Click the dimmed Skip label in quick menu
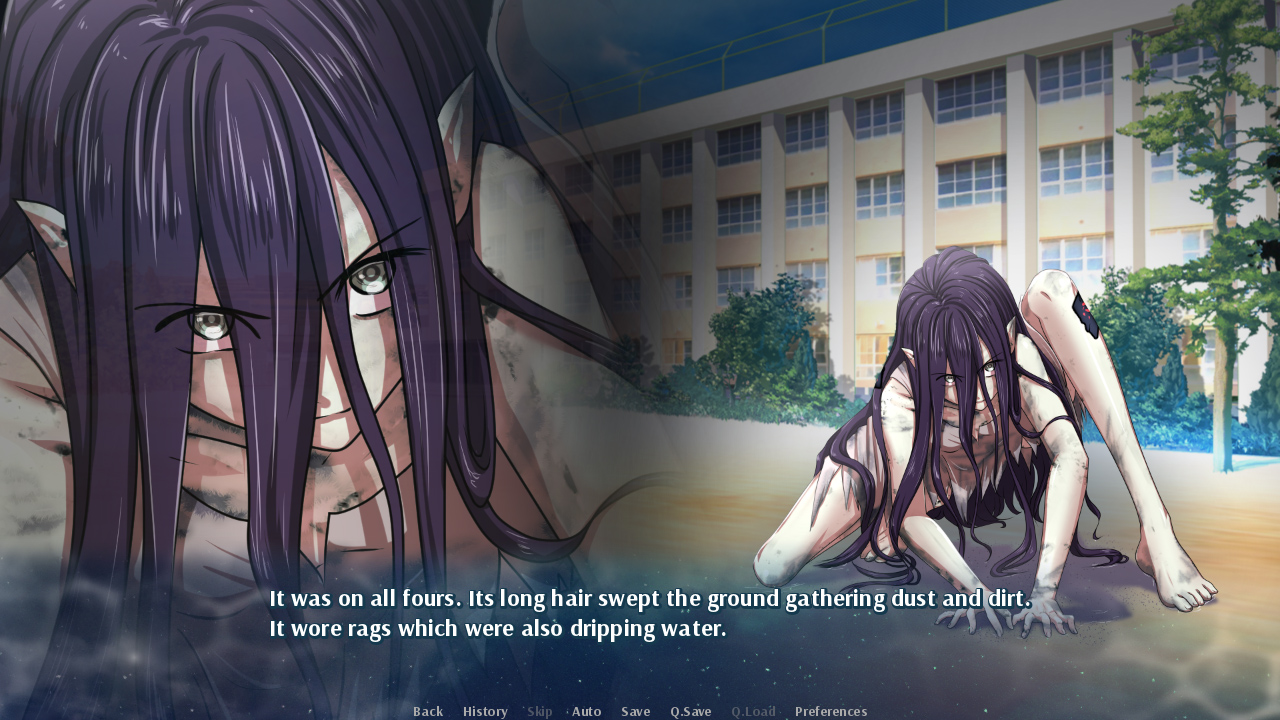1280x720 pixels. pos(539,710)
